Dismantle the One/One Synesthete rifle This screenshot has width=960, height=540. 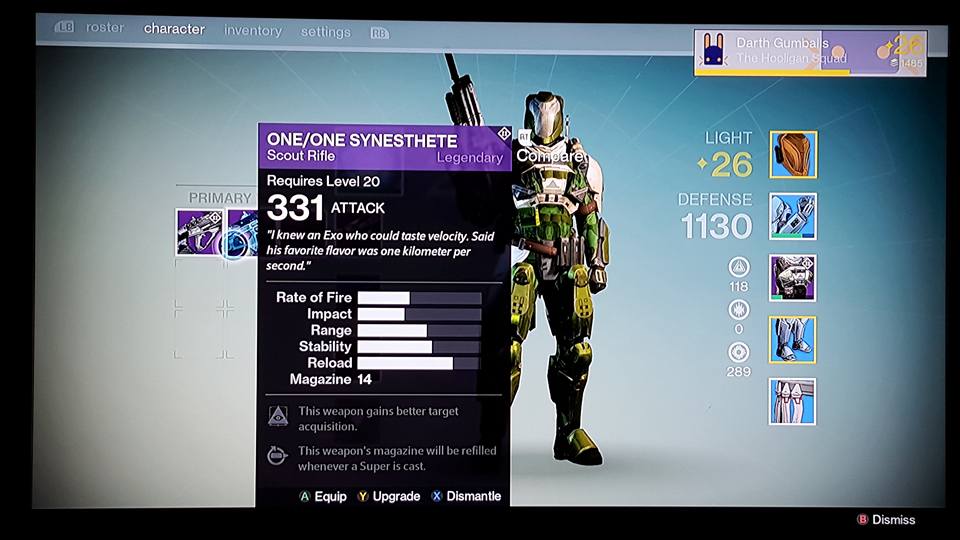click(466, 496)
